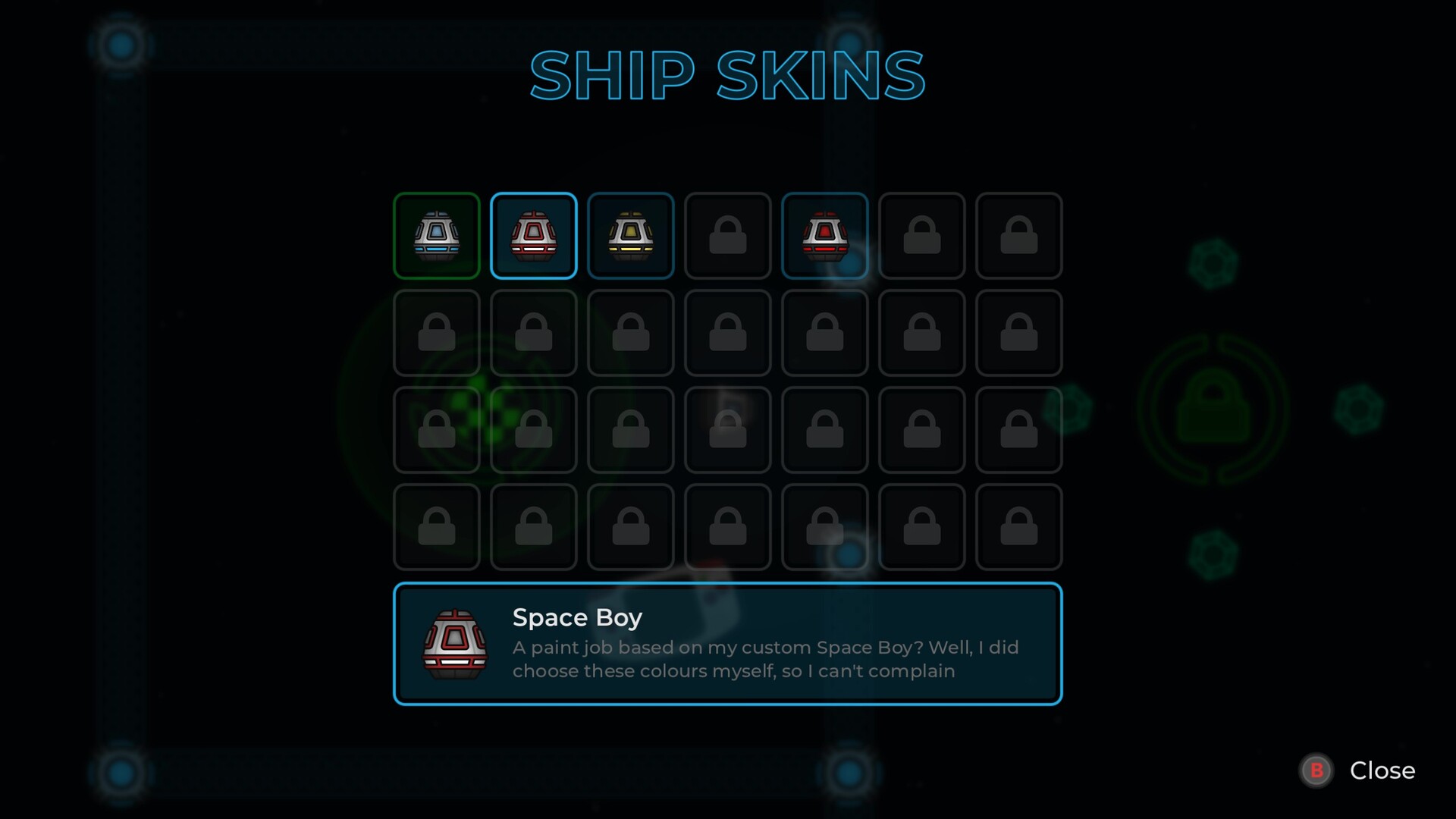This screenshot has height=819, width=1456.
Task: Click the red B controller button icon
Action: point(1317,770)
